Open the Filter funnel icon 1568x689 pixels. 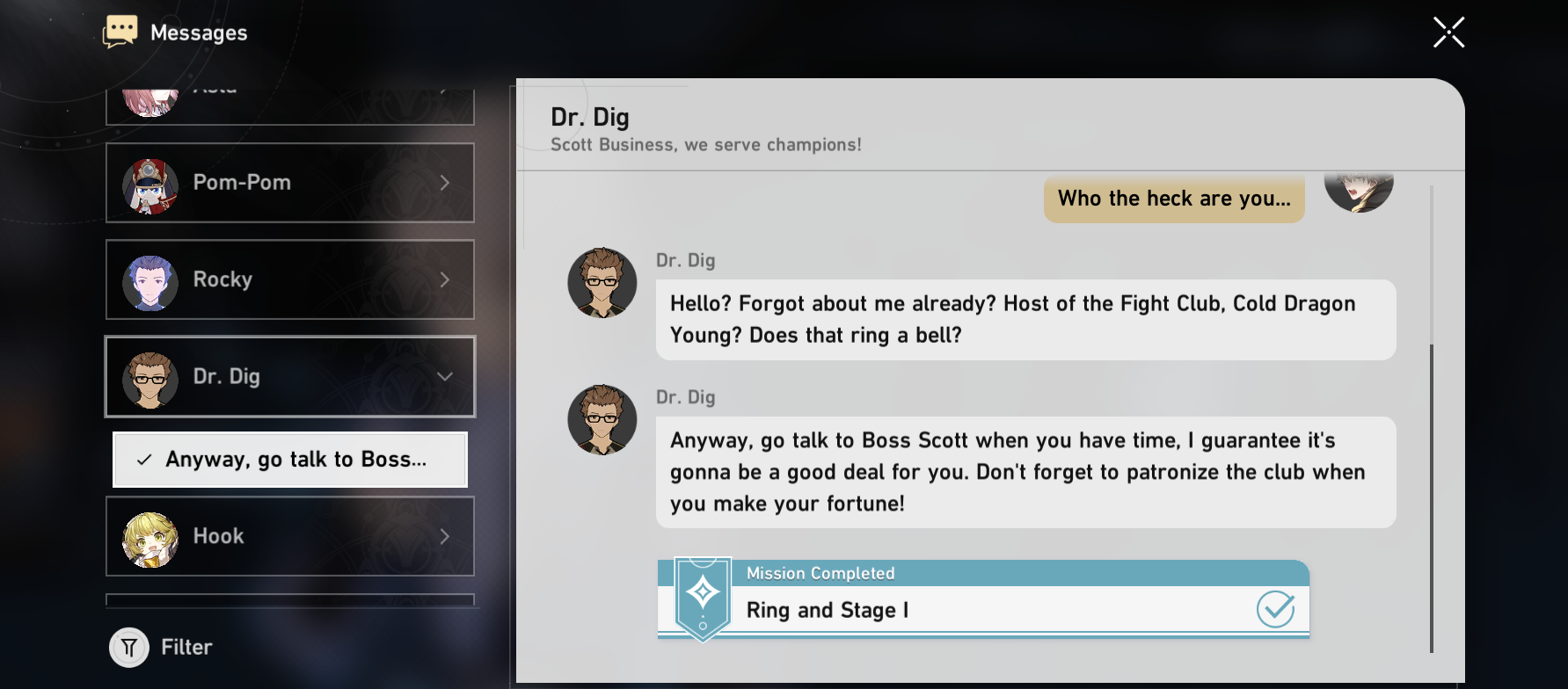coord(128,647)
